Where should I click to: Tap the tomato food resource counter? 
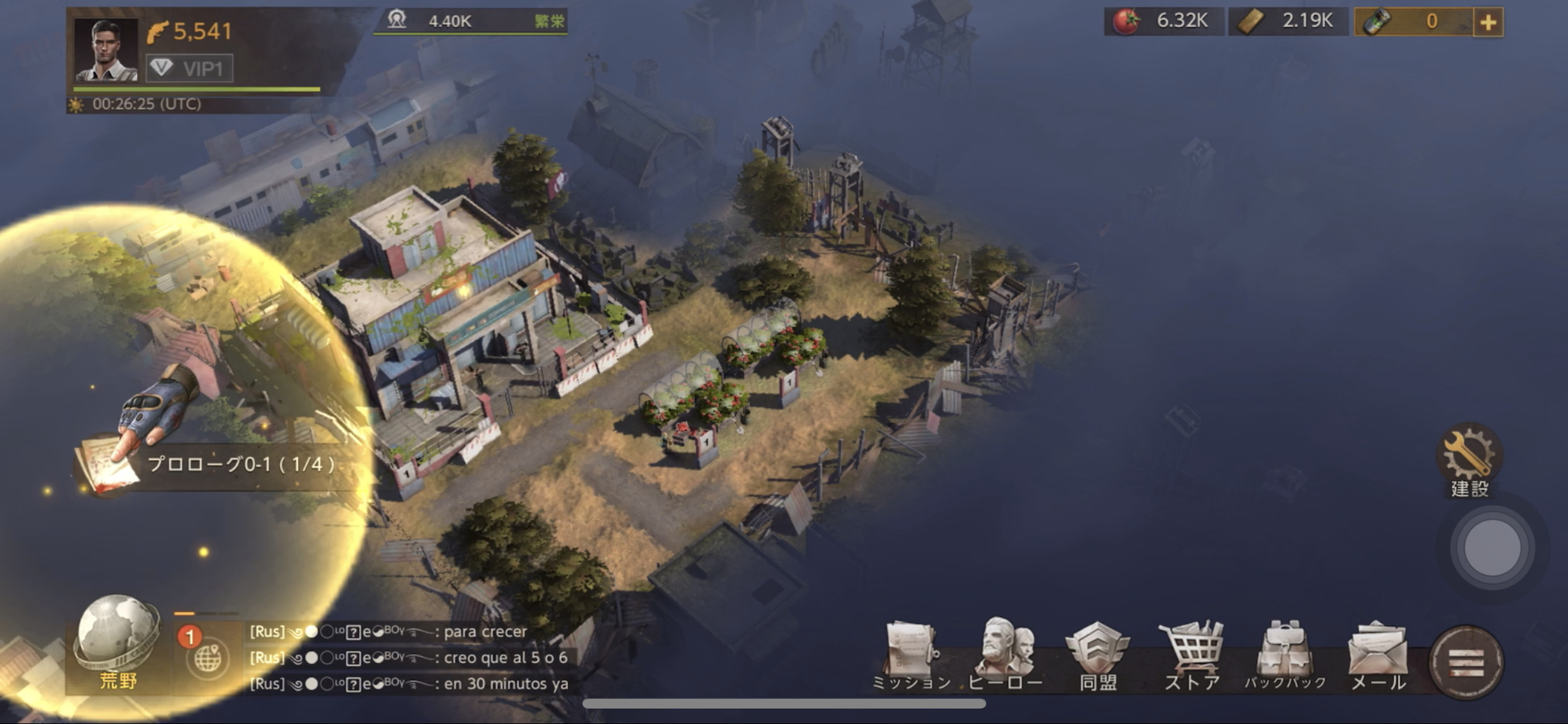click(x=1164, y=21)
